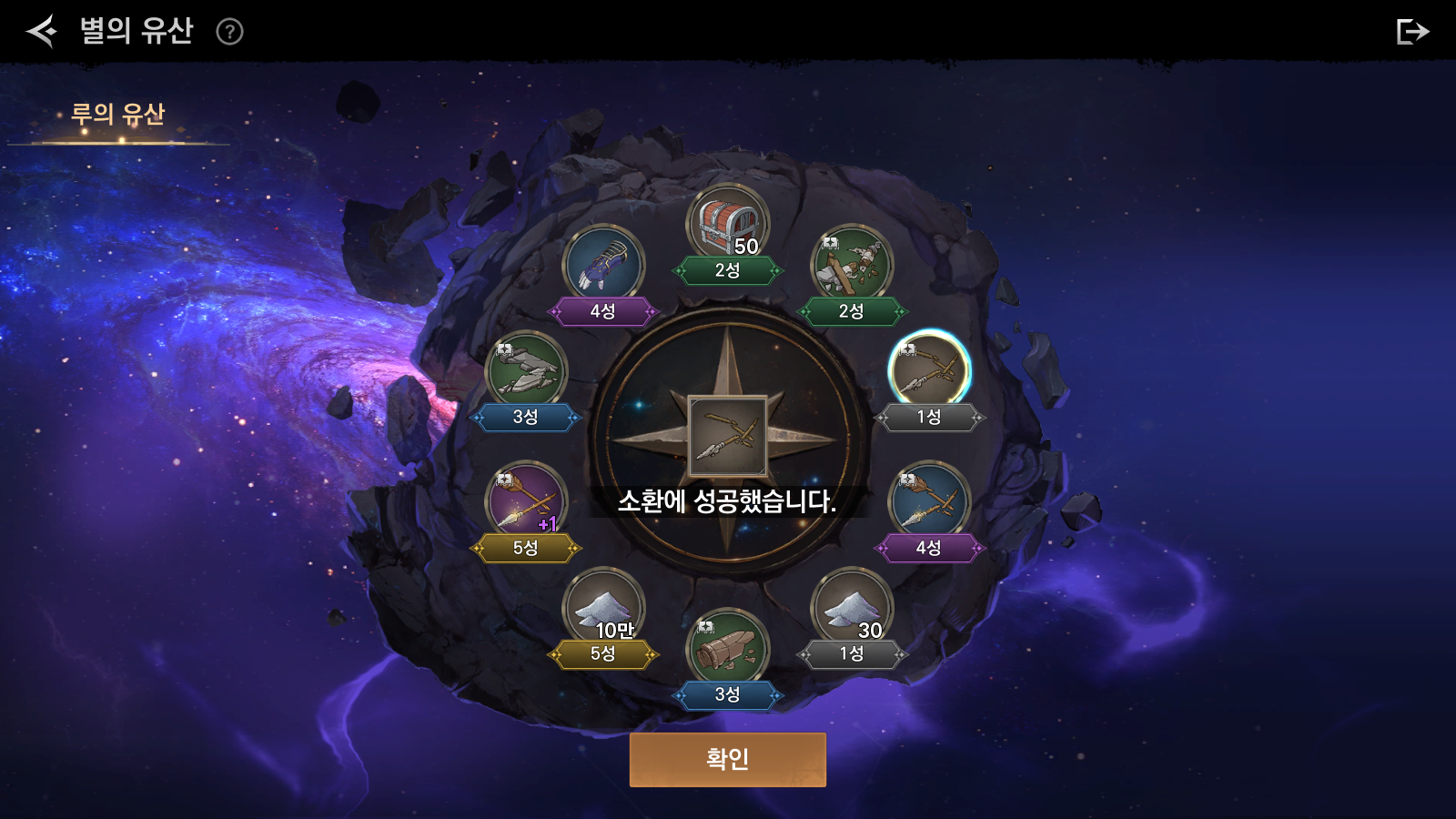
Task: Choose the green 3성 dagger-like weapon reward
Action: [x=526, y=370]
